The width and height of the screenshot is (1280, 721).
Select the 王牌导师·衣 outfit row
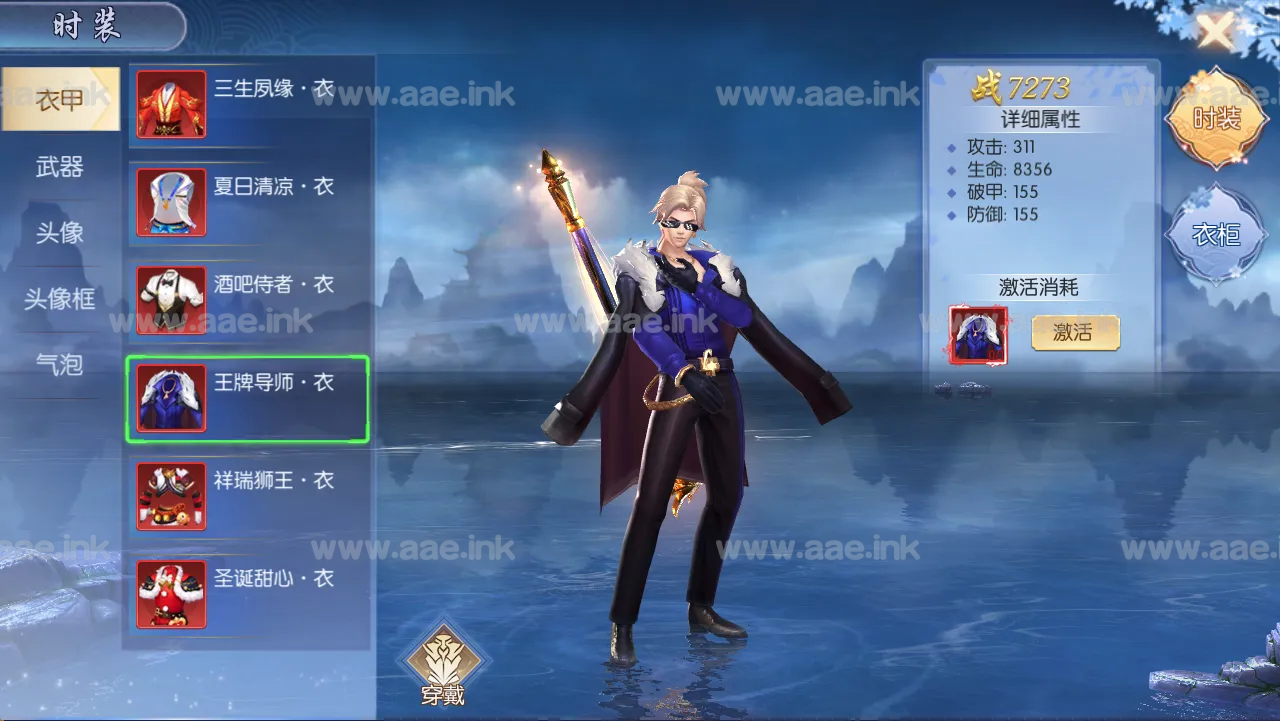click(x=248, y=398)
